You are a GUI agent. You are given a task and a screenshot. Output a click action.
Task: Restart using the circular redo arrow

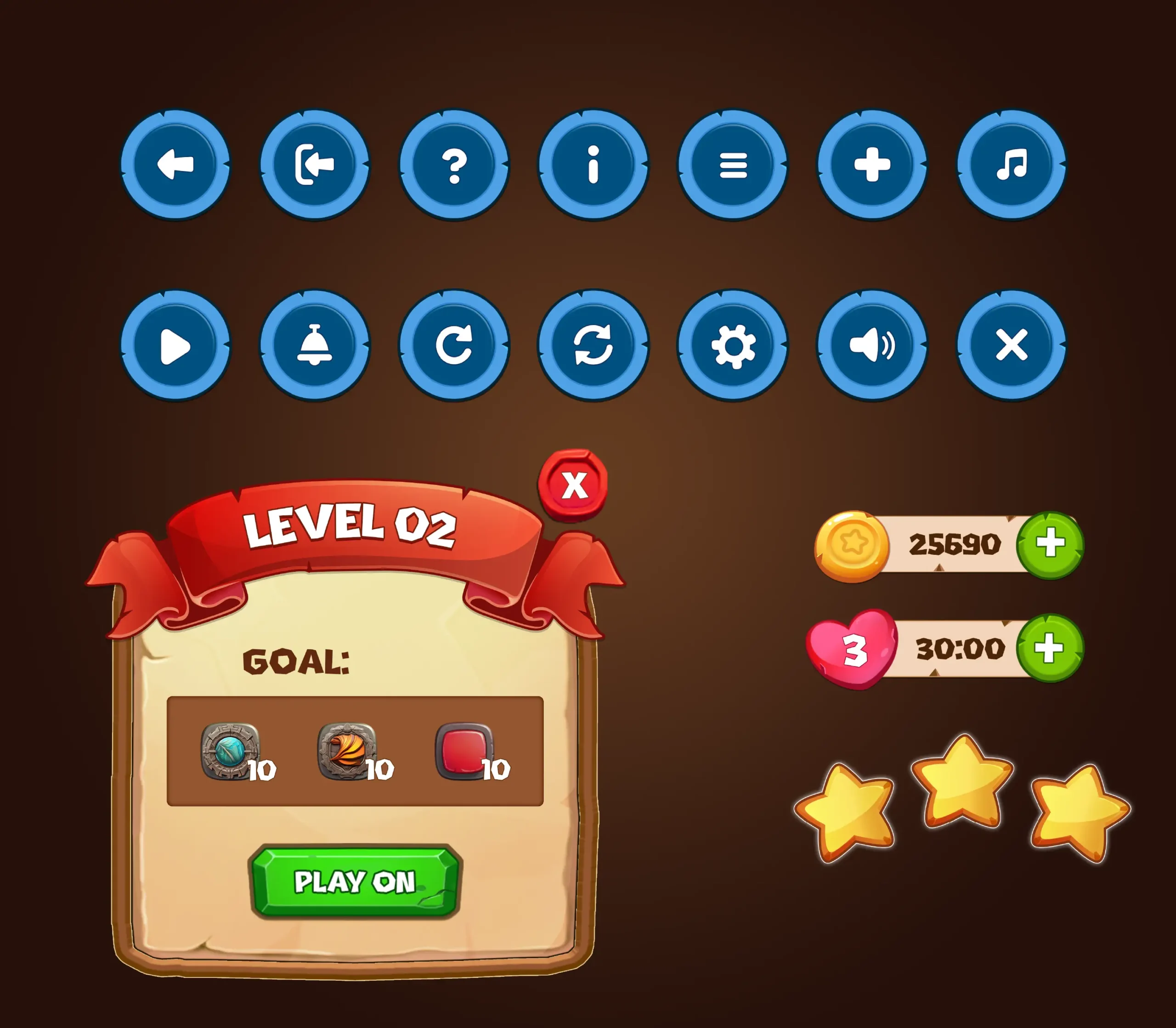click(x=453, y=345)
